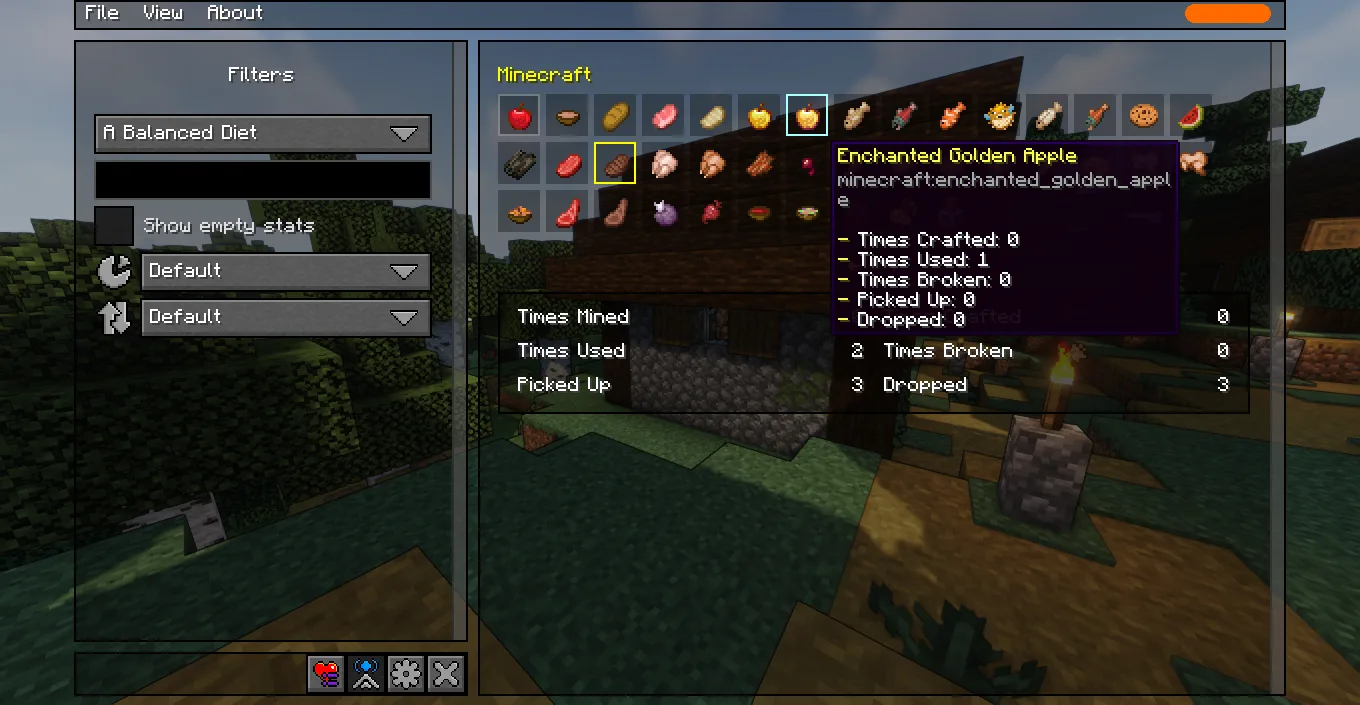Toggle the Show empty stats checkbox
Screen dimensions: 1360x705
click(114, 226)
